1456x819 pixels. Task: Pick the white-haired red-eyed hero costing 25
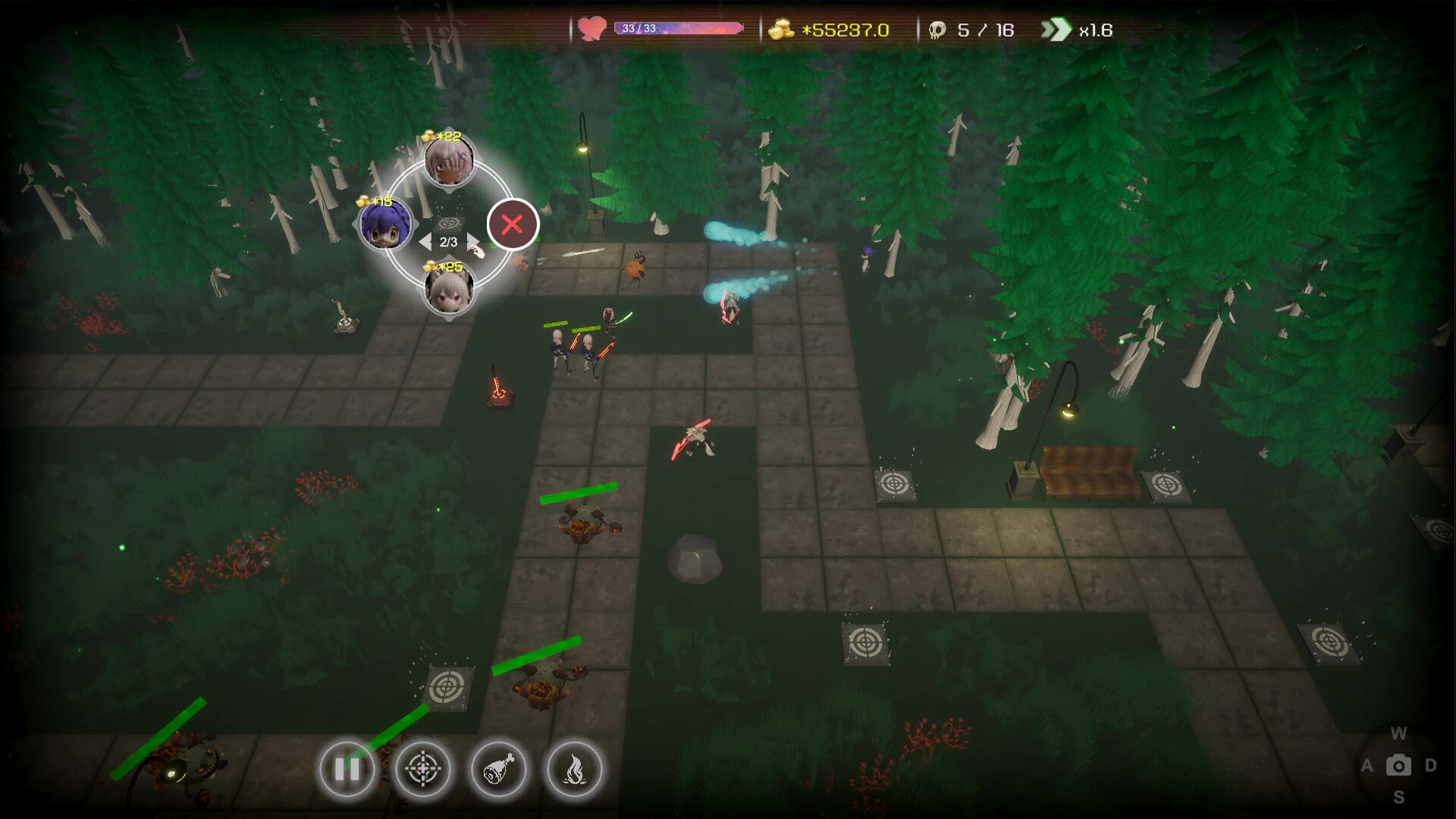point(449,290)
